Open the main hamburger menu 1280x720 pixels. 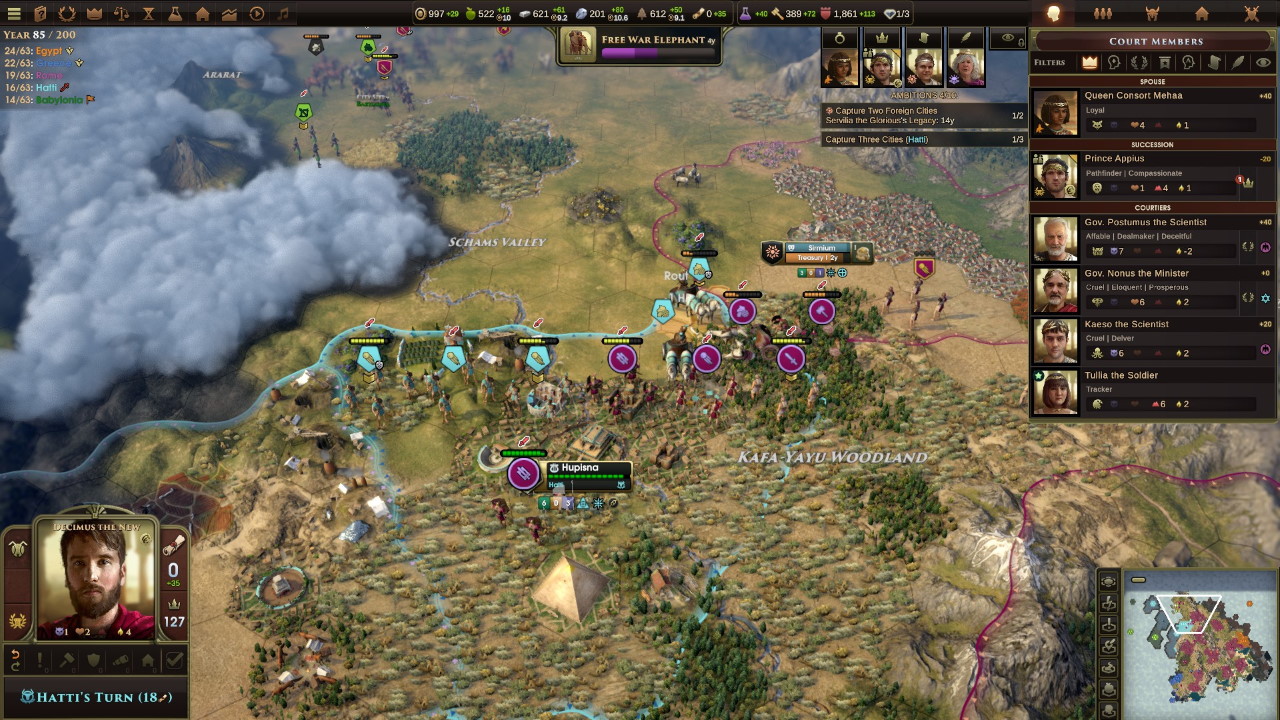14,14
